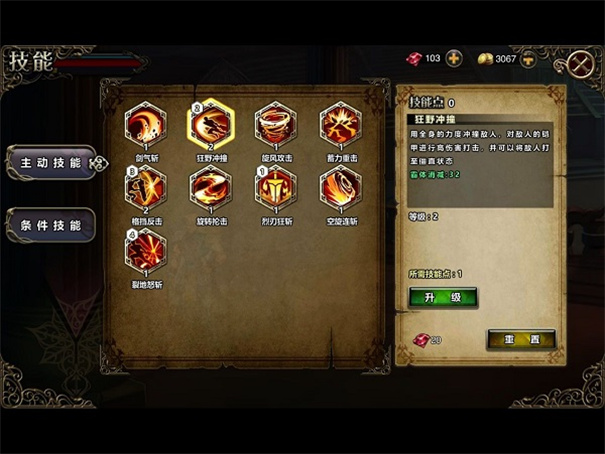Switch to the 主动技能 (active skills) tab

[50, 162]
